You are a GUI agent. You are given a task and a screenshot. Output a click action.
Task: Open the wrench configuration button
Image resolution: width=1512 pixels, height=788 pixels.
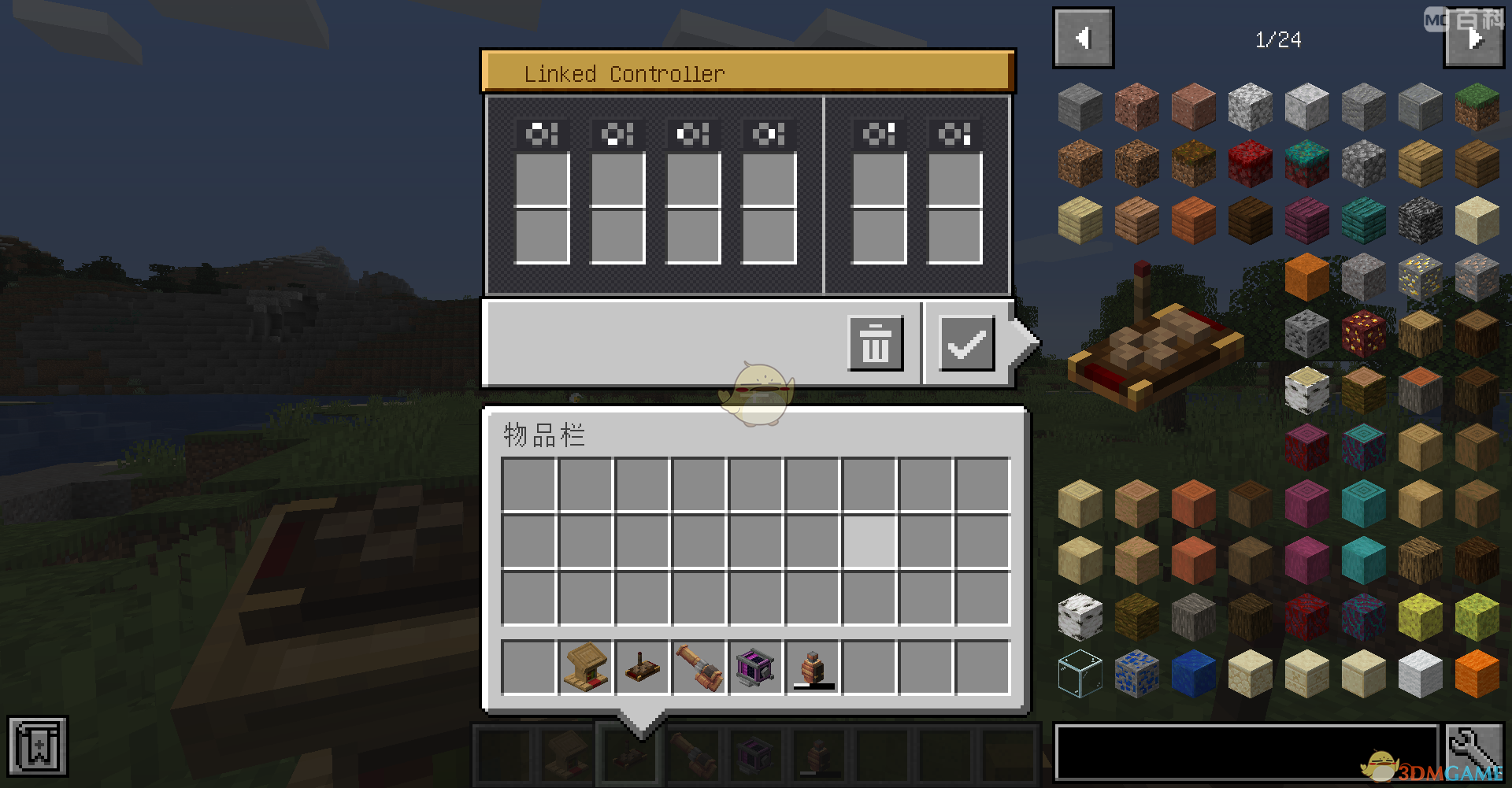point(1473,753)
